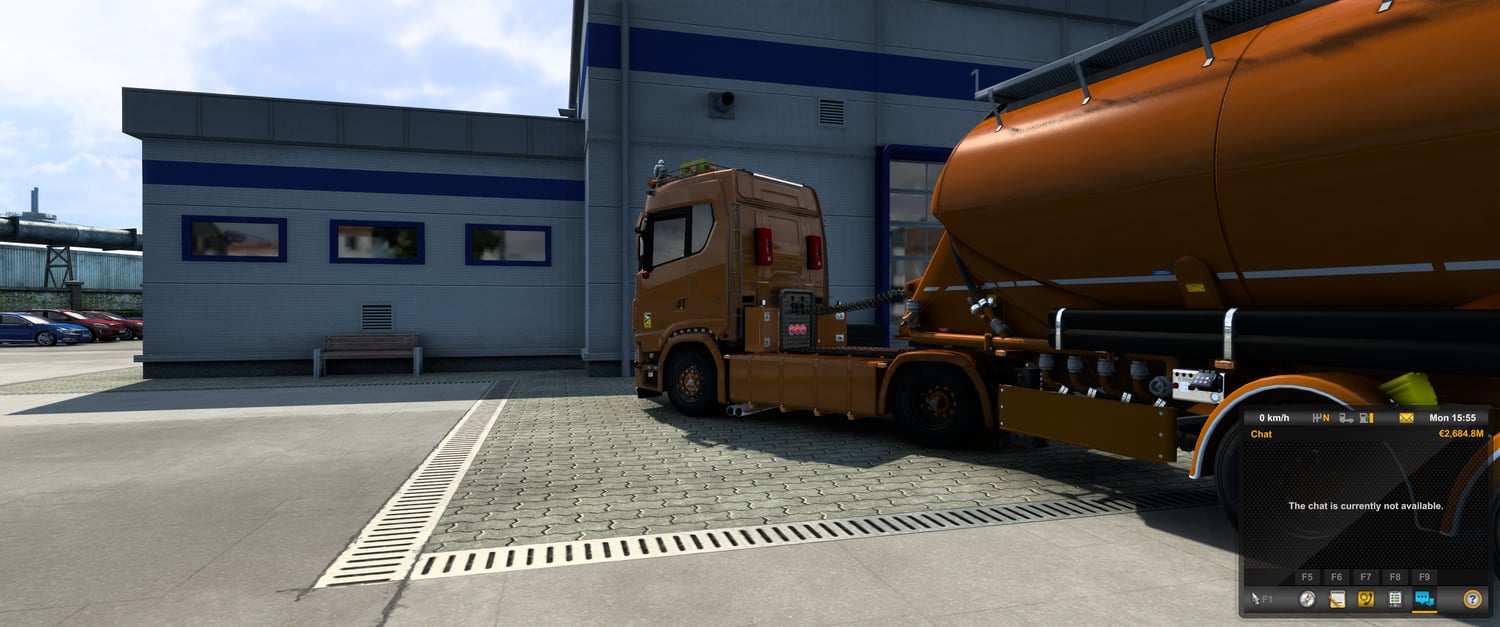Open the compass navigation tab
Viewport: 1500px width, 627px height.
(1307, 599)
